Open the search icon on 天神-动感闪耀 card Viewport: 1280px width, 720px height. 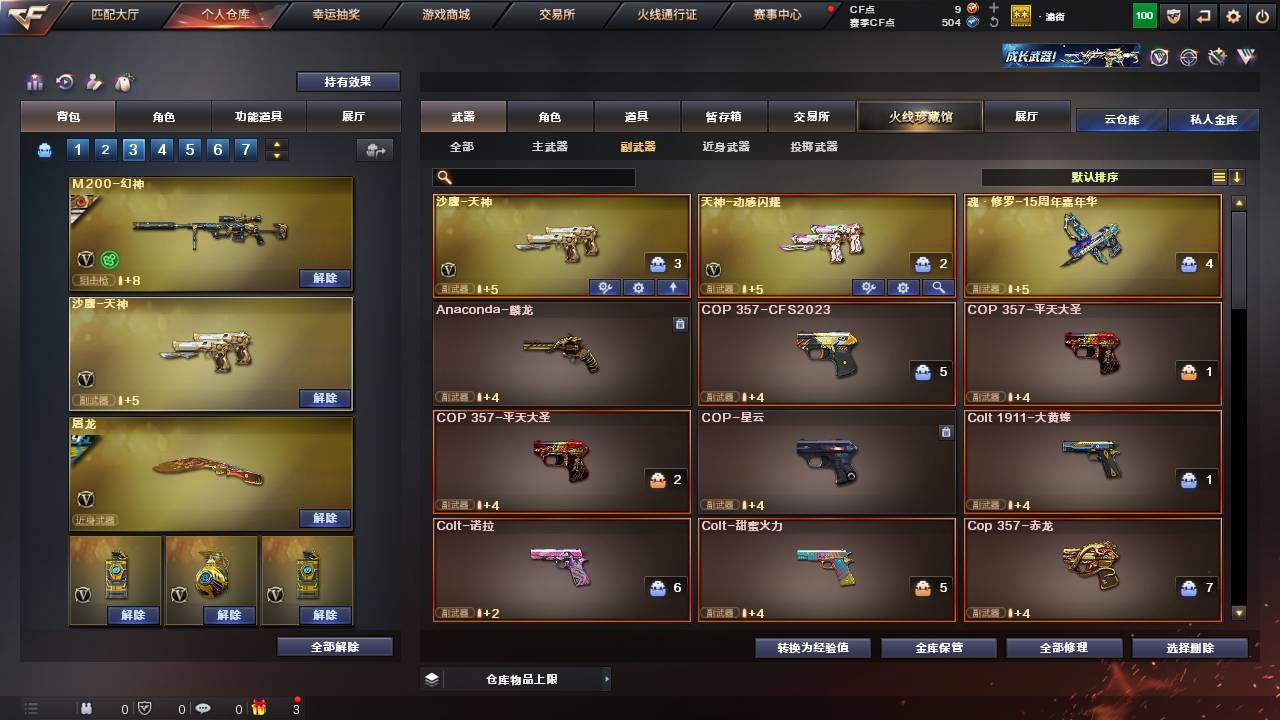935,287
